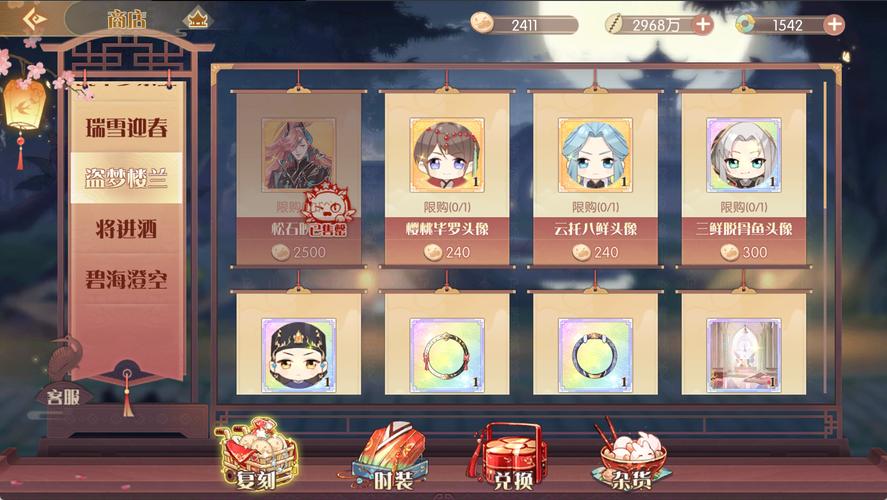
Task: Open 客服 customer service
Action: 69,395
